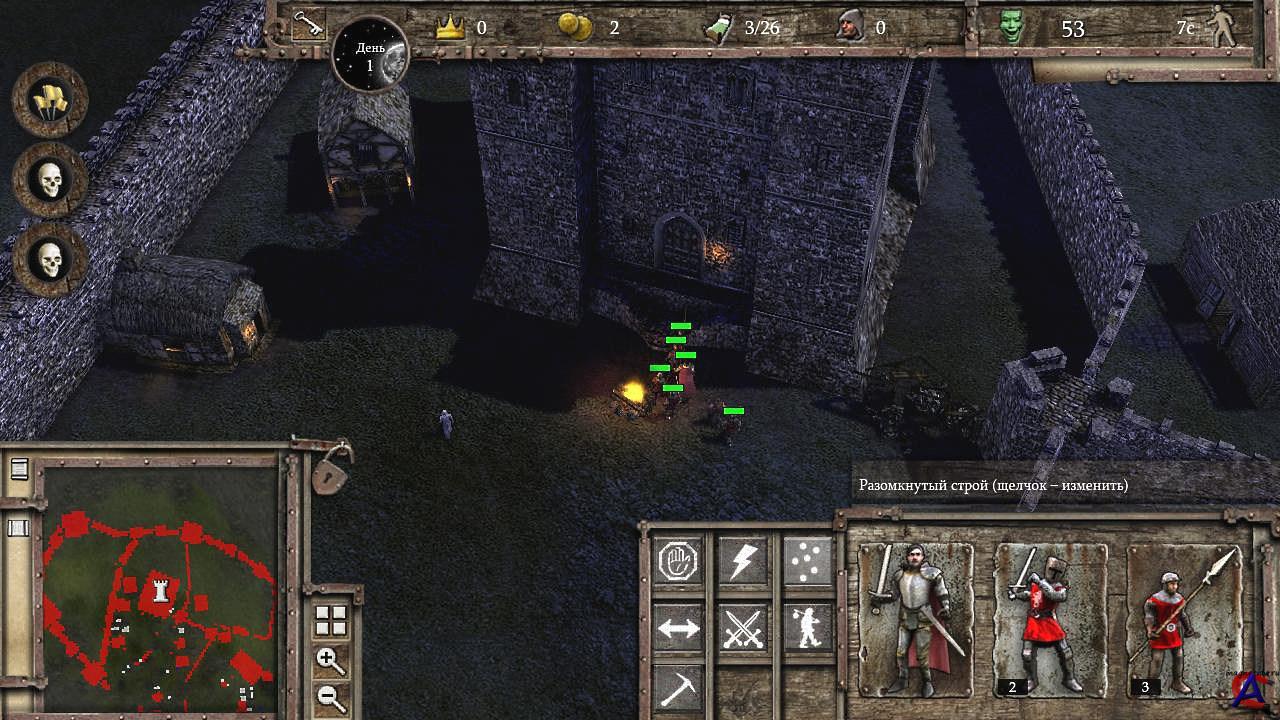
Task: Select the caped knight lord portrait
Action: point(915,620)
